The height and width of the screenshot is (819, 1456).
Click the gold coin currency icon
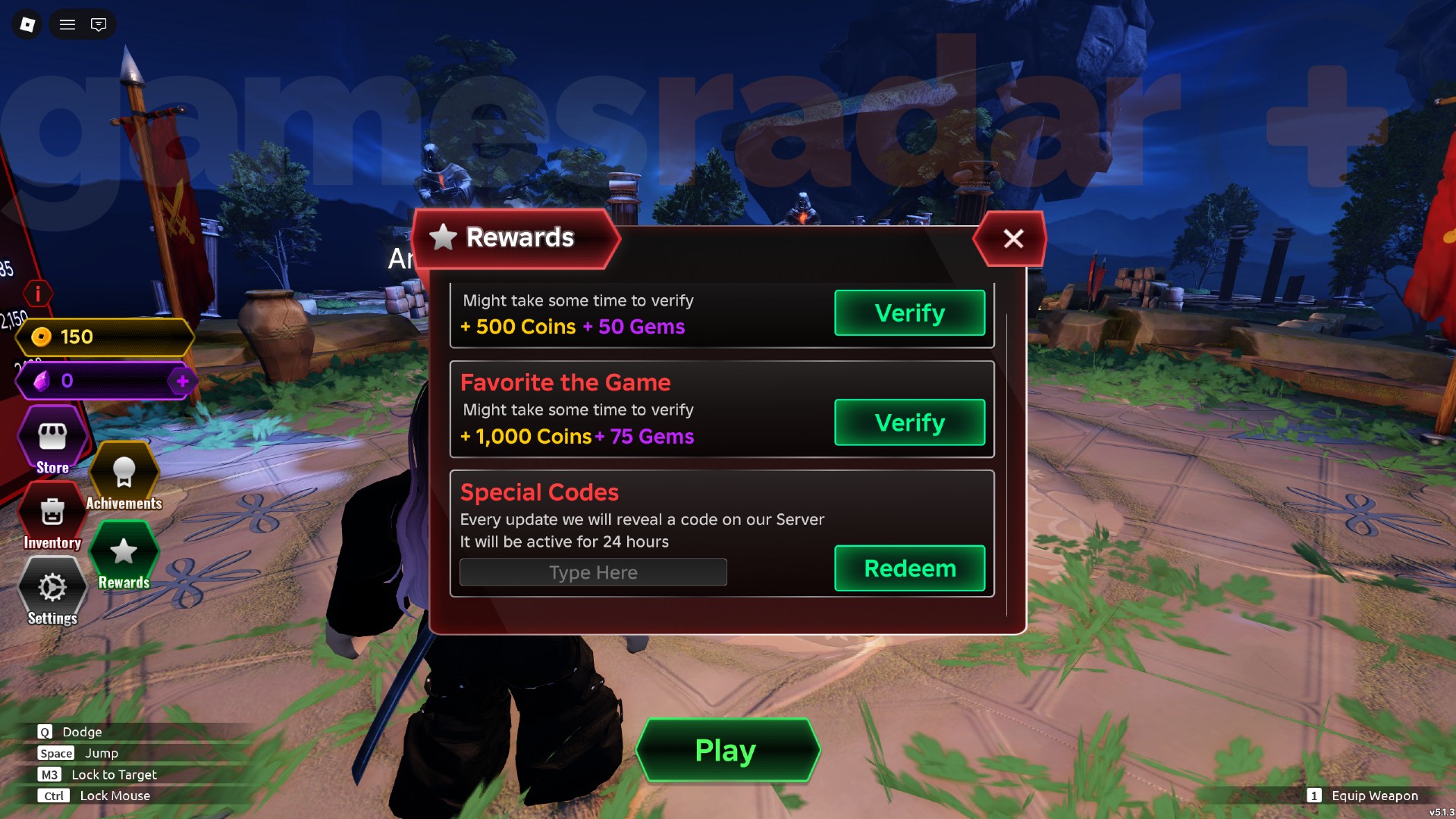42,337
